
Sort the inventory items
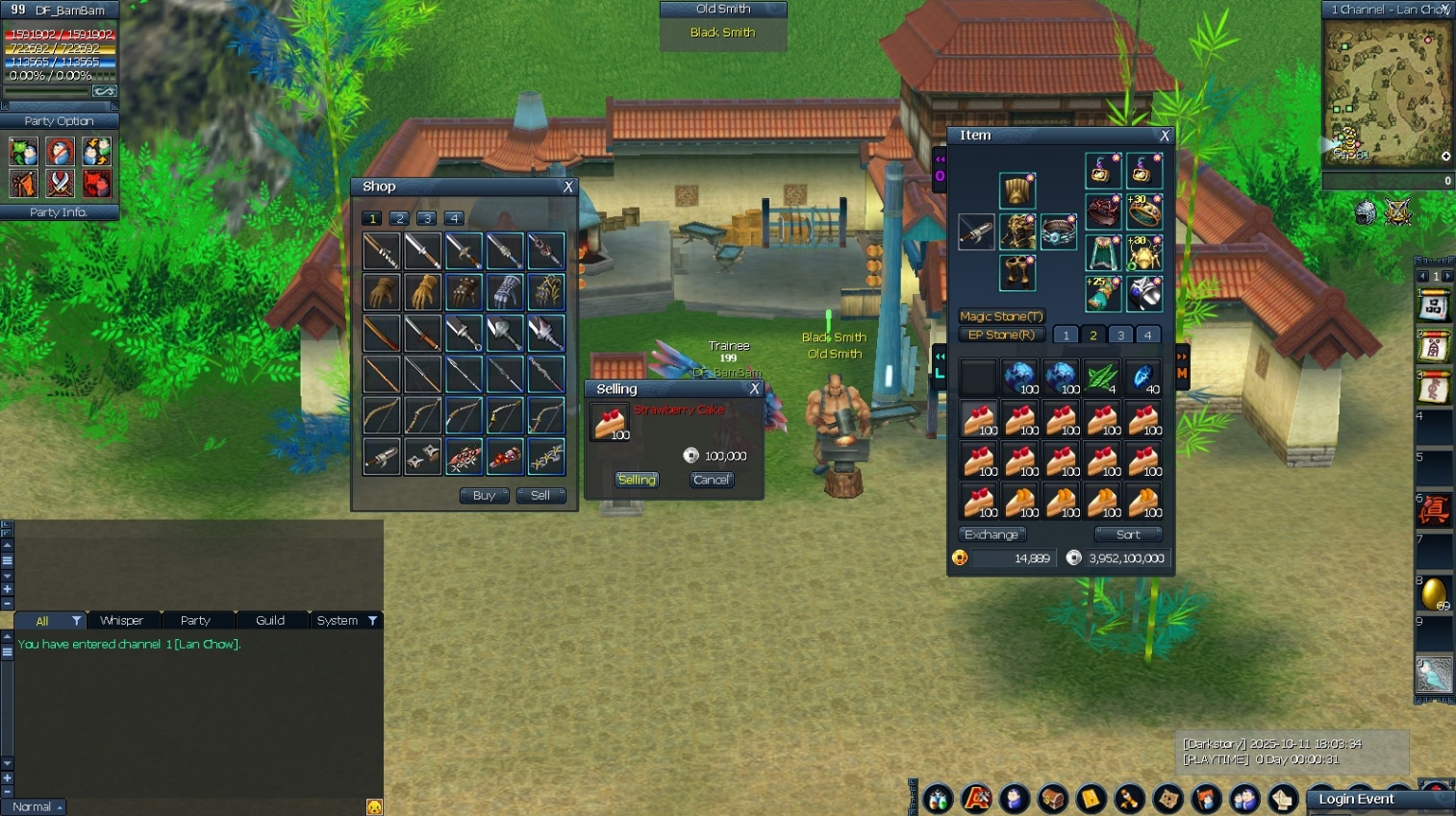(1128, 534)
